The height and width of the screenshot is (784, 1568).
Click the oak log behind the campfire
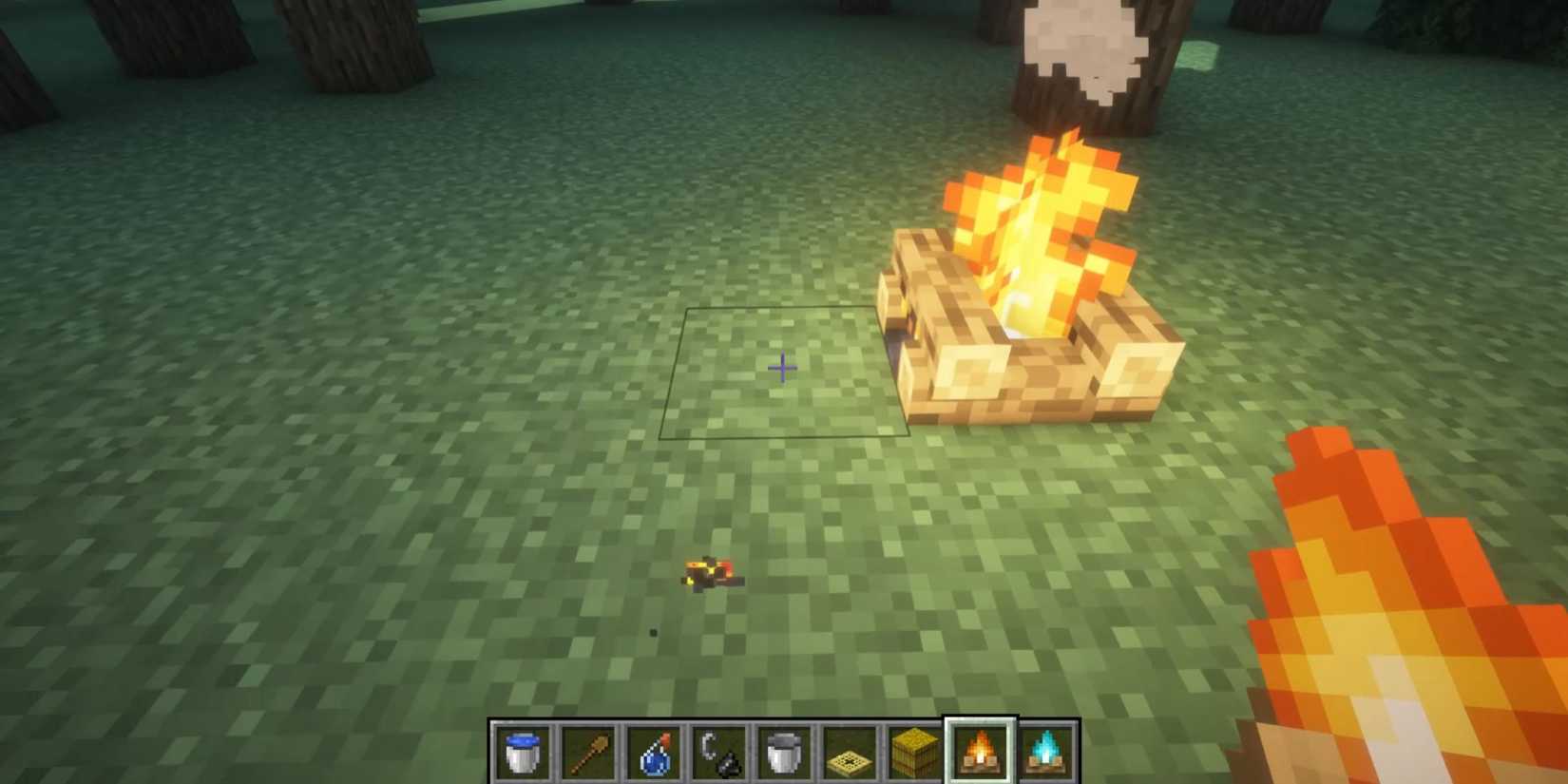pyautogui.click(x=1140, y=57)
